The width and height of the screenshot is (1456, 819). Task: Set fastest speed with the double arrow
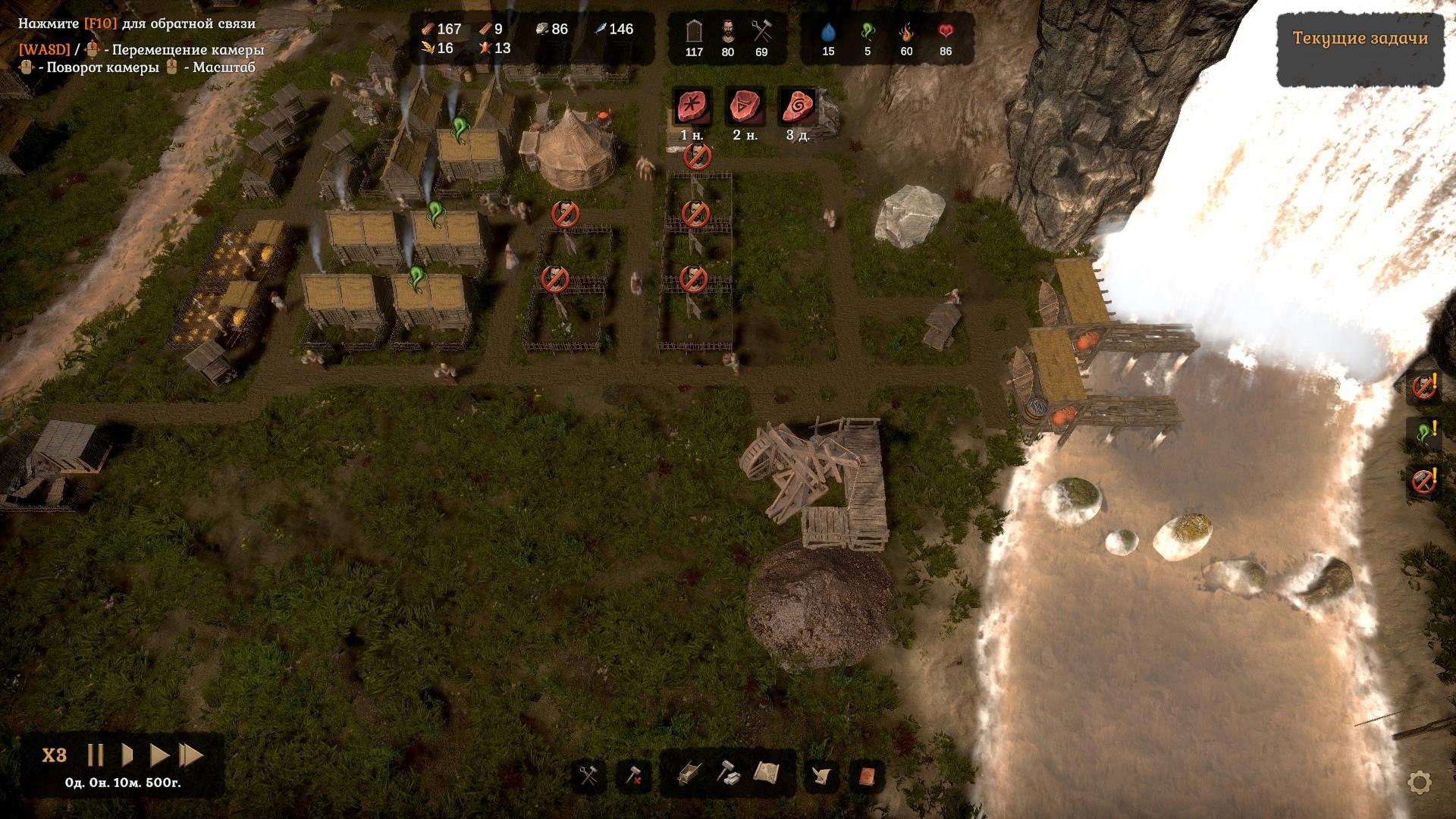coord(191,755)
